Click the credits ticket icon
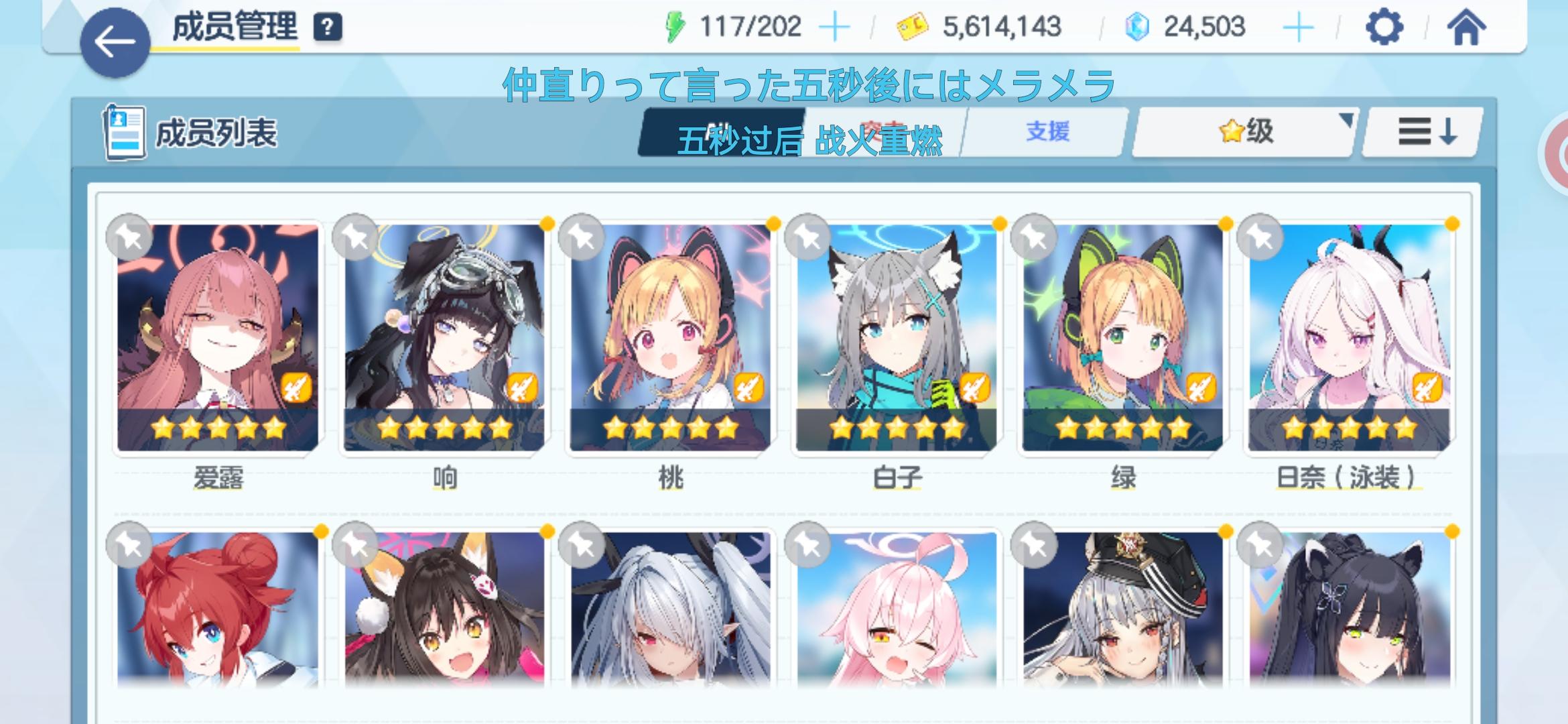The width and height of the screenshot is (1568, 724). click(x=920, y=25)
